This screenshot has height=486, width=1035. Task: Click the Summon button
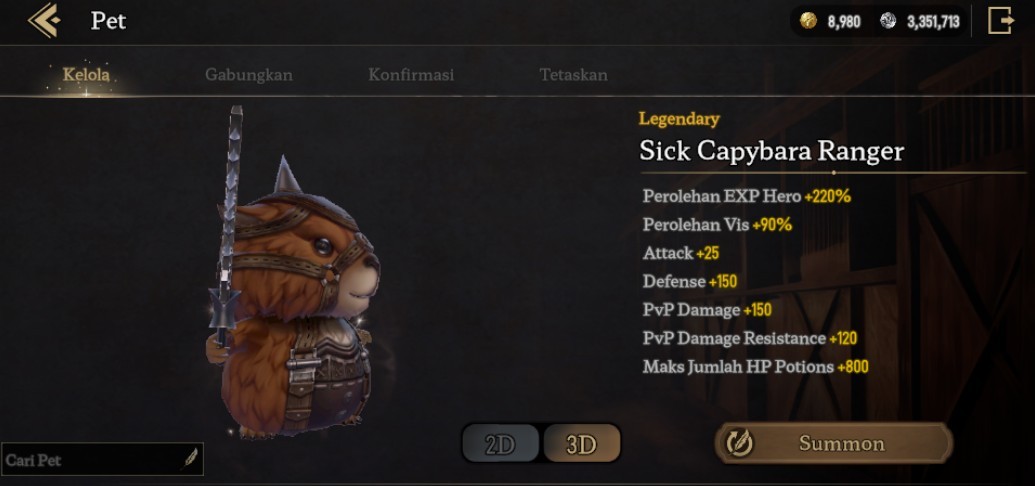pyautogui.click(x=833, y=443)
